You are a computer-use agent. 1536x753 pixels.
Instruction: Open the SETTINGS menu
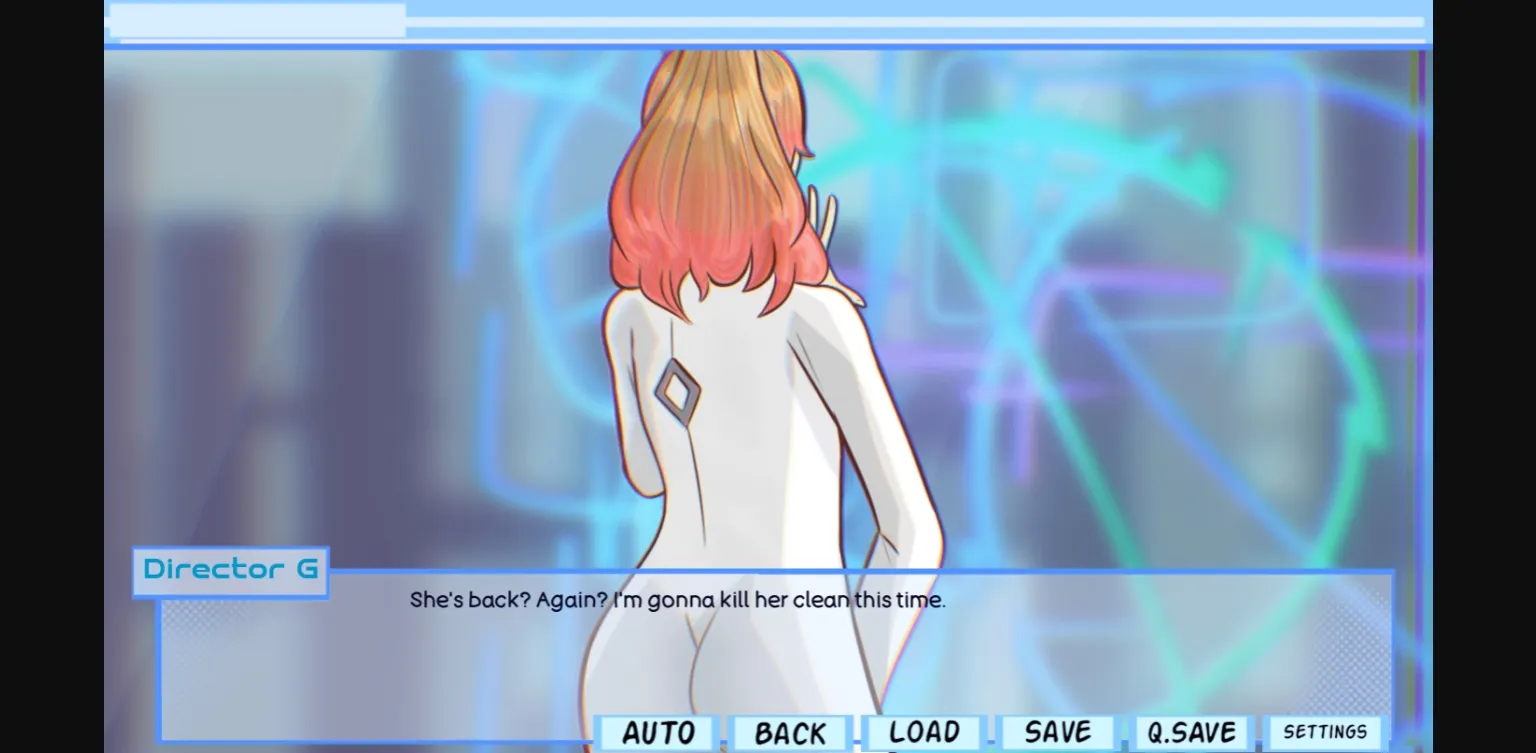point(1325,731)
